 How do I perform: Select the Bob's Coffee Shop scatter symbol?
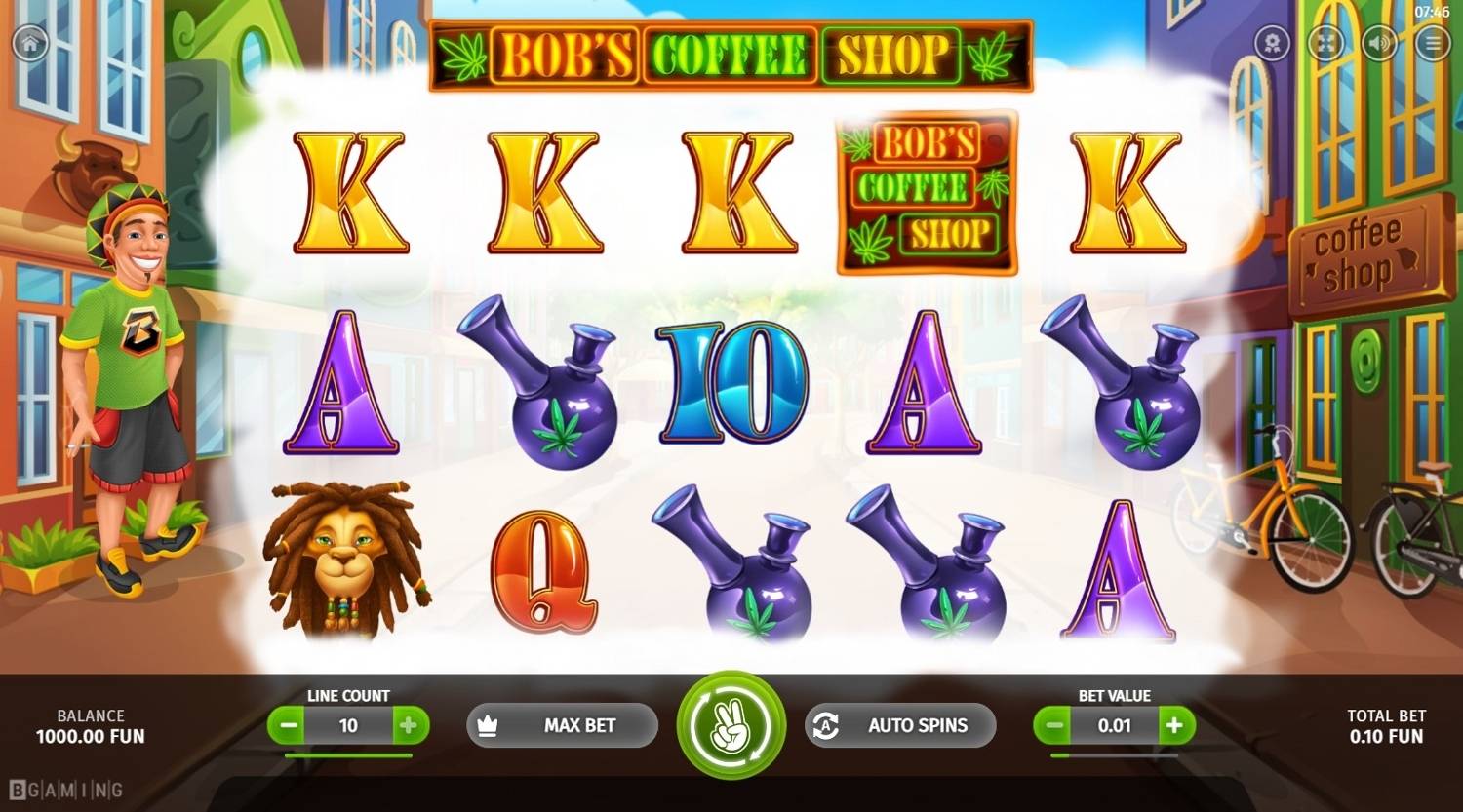point(925,190)
